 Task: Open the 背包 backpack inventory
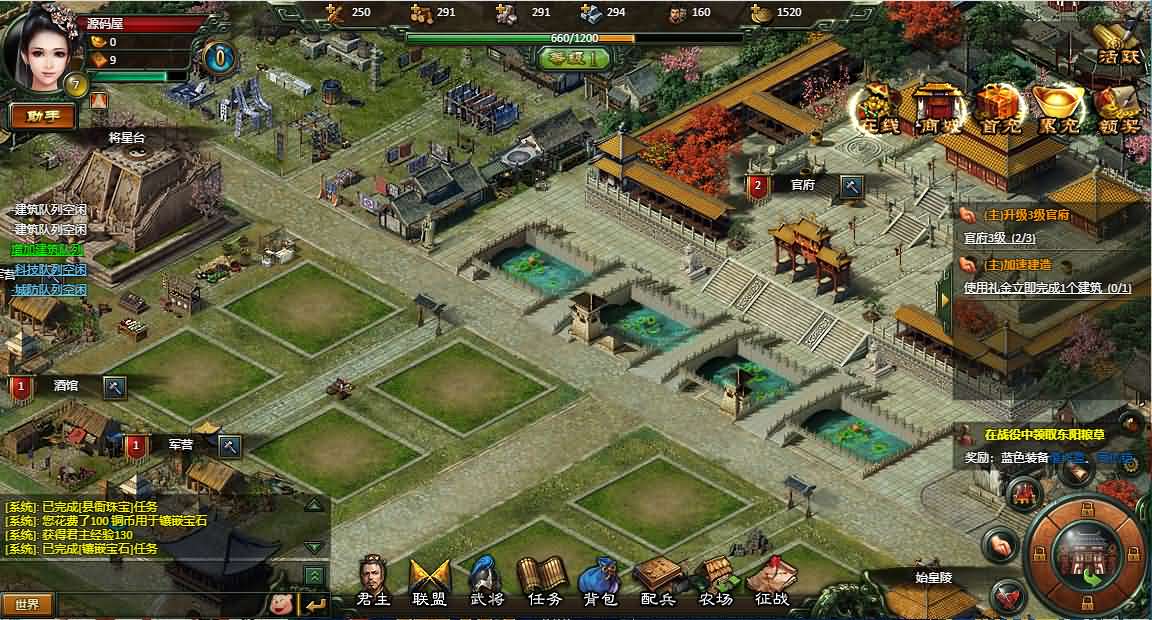click(600, 582)
